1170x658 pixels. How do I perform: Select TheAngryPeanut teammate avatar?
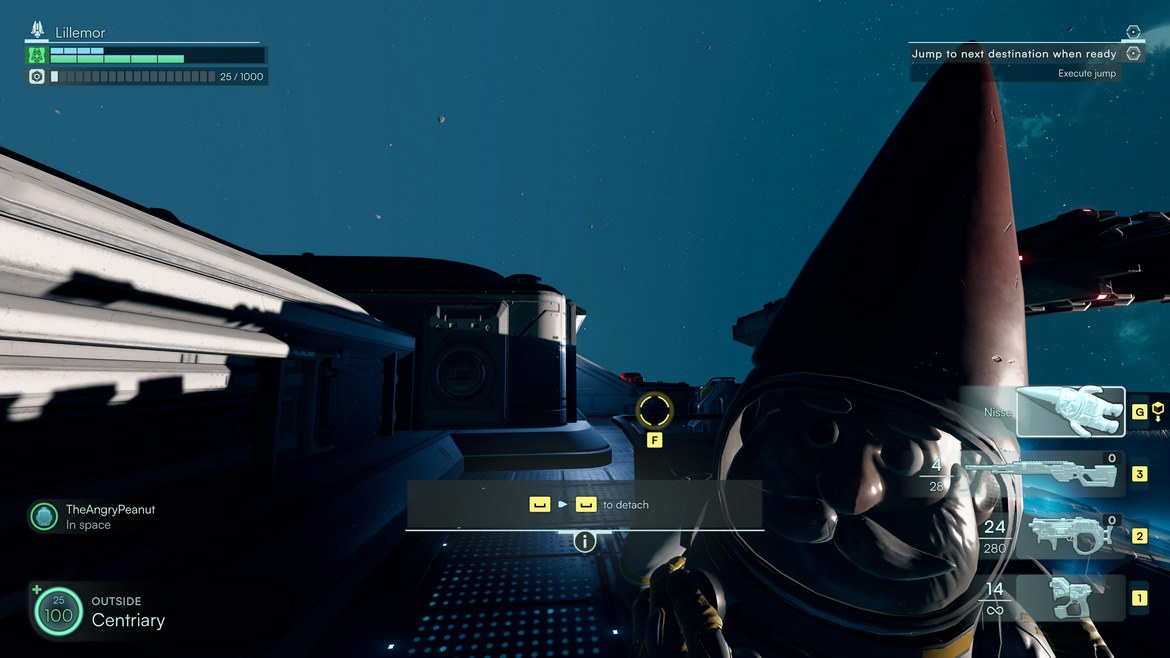pyautogui.click(x=44, y=516)
